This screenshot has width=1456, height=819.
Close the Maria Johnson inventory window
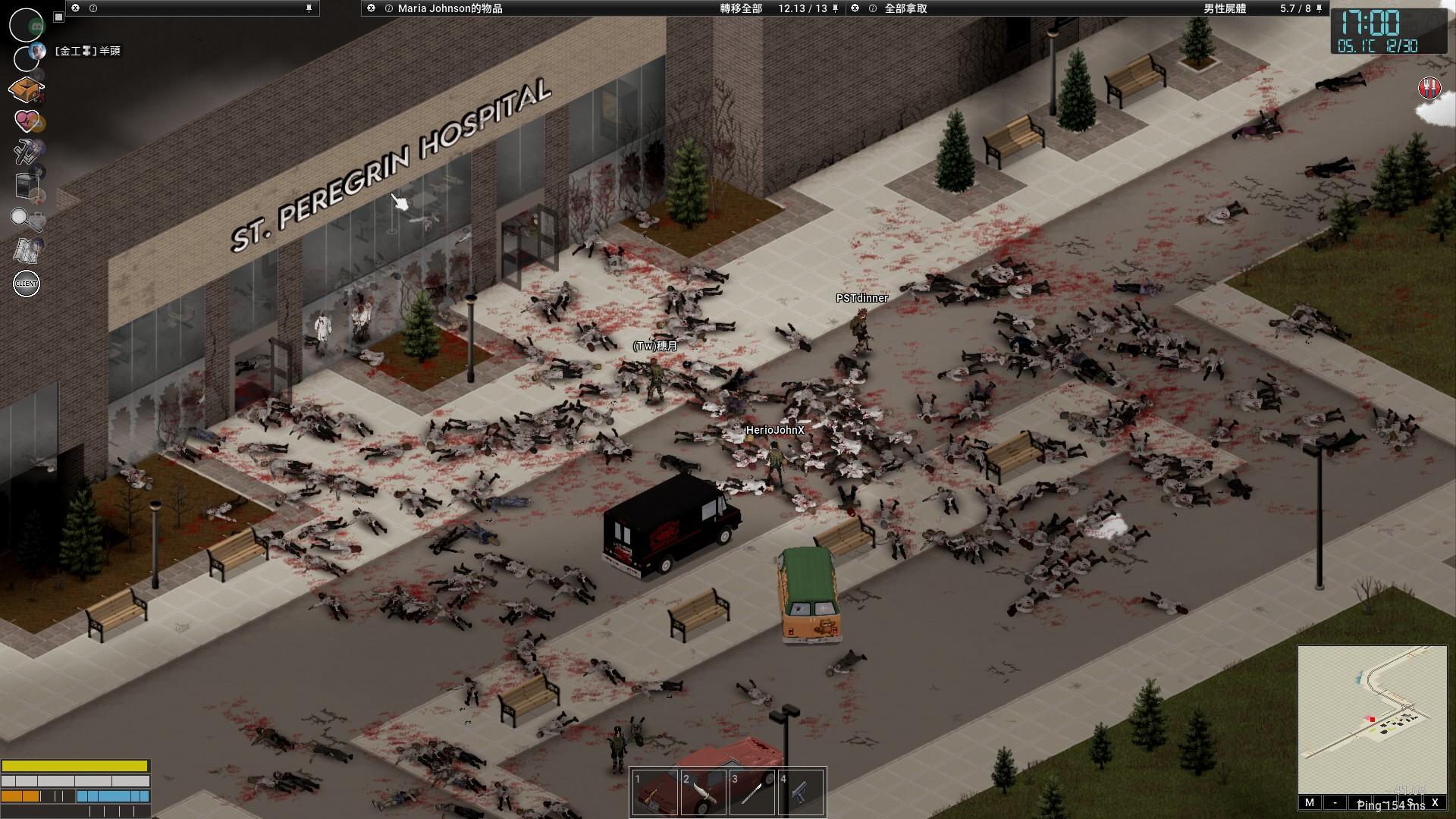click(x=371, y=8)
